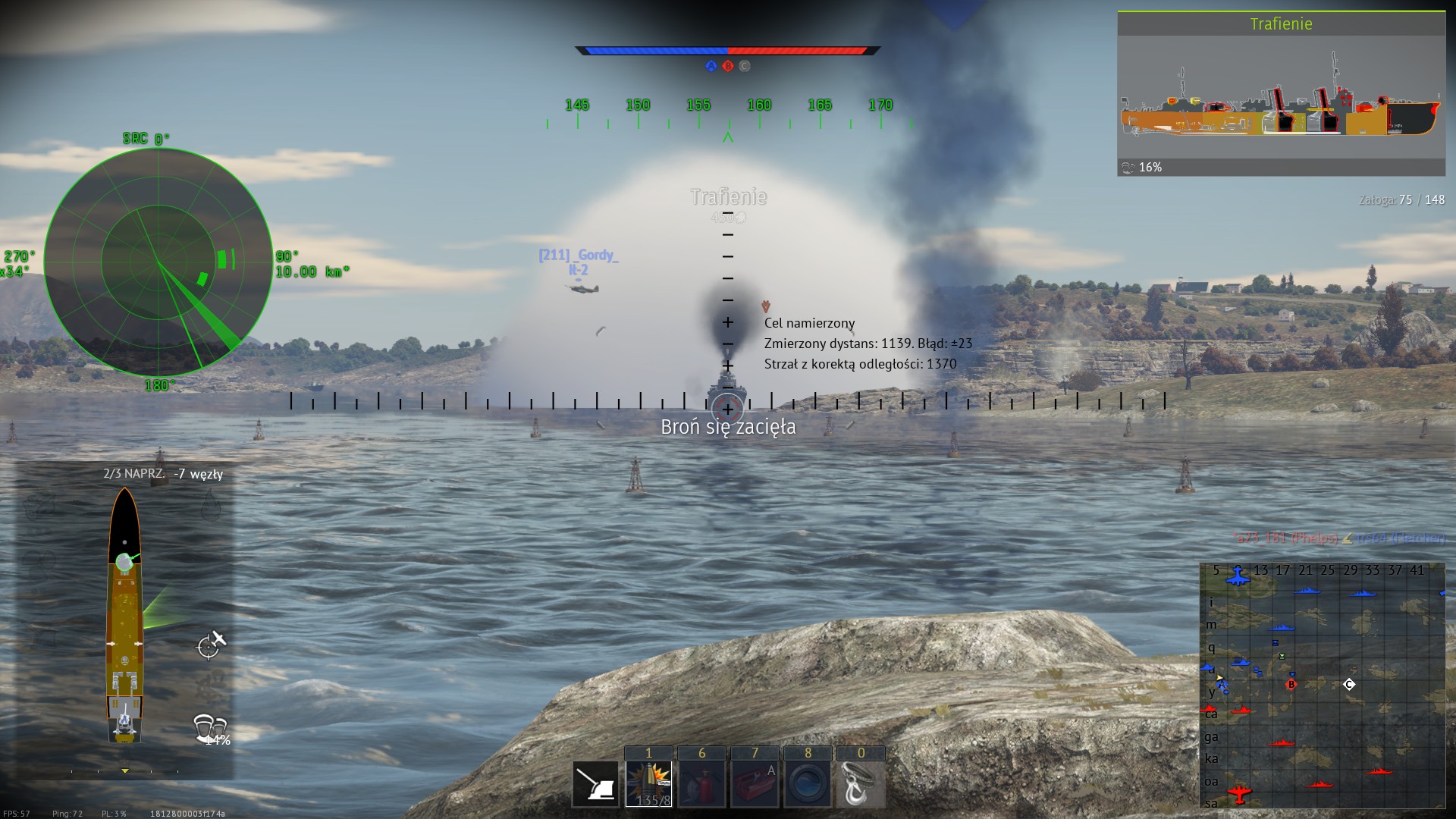The height and width of the screenshot is (819, 1456).
Task: Select the circular radar scope display
Action: pos(158,262)
